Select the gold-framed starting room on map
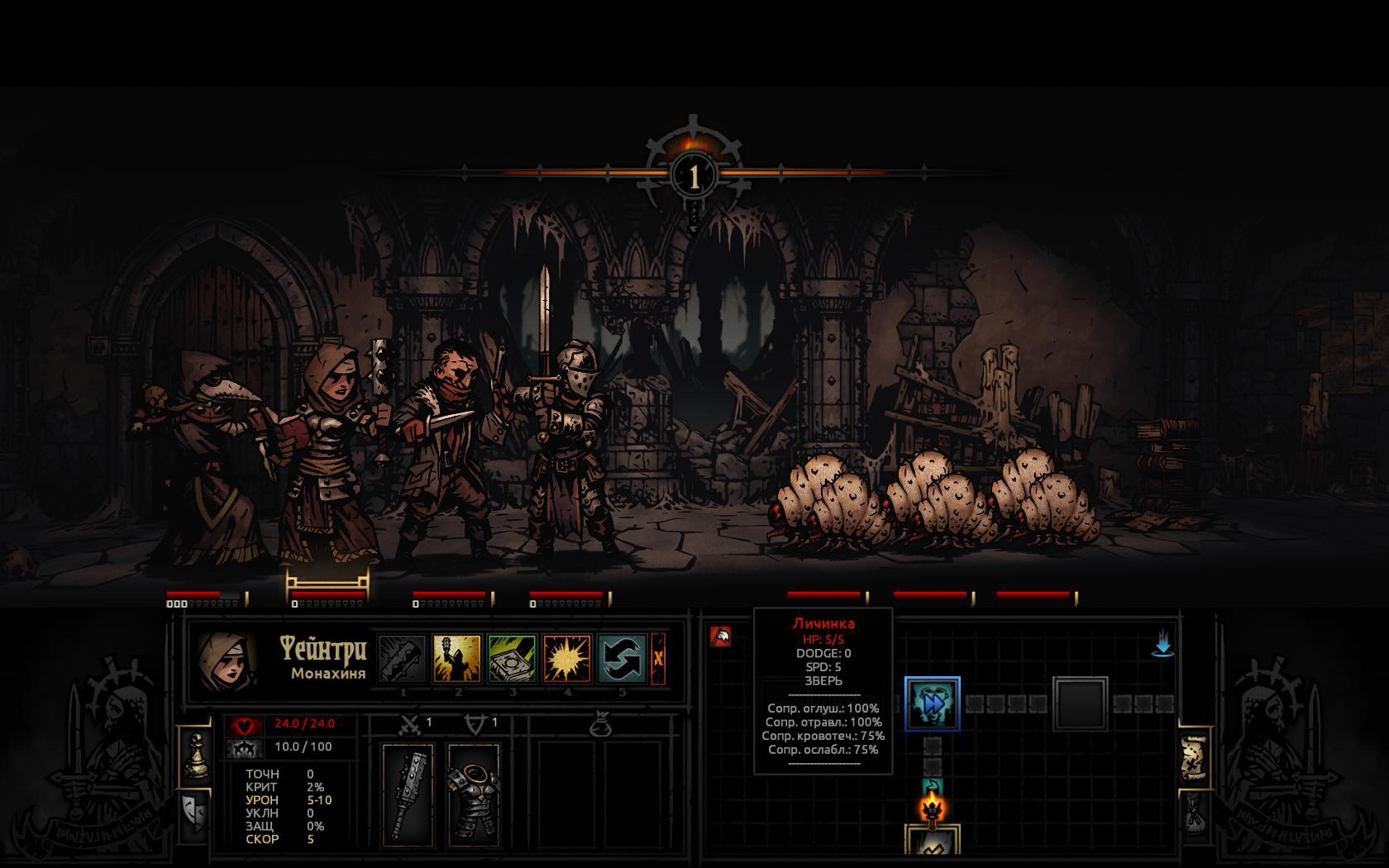This screenshot has width=1389, height=868. 932,843
